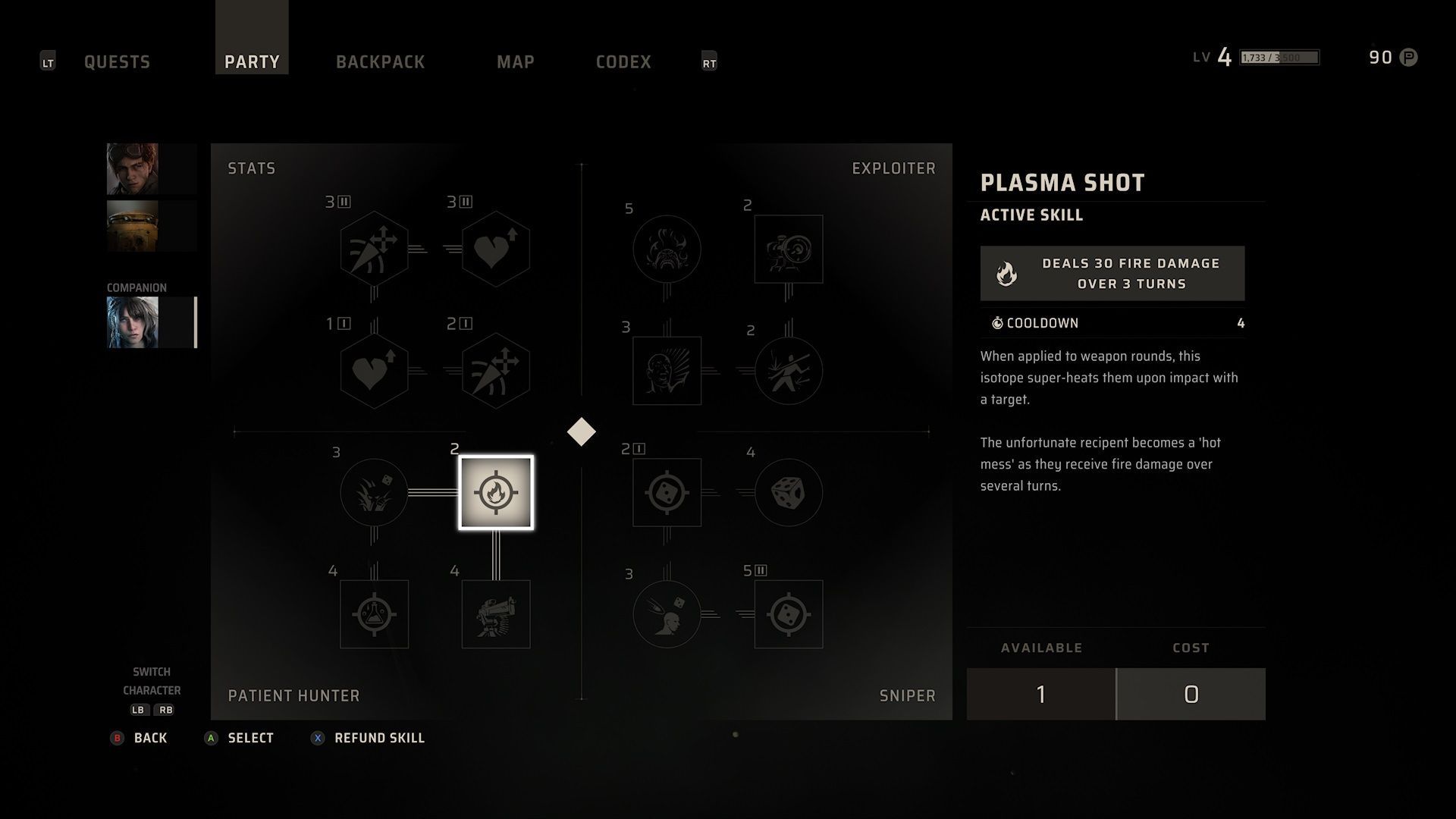Choose the orange robot character portrait
Screen dimensions: 1456x819
(133, 226)
